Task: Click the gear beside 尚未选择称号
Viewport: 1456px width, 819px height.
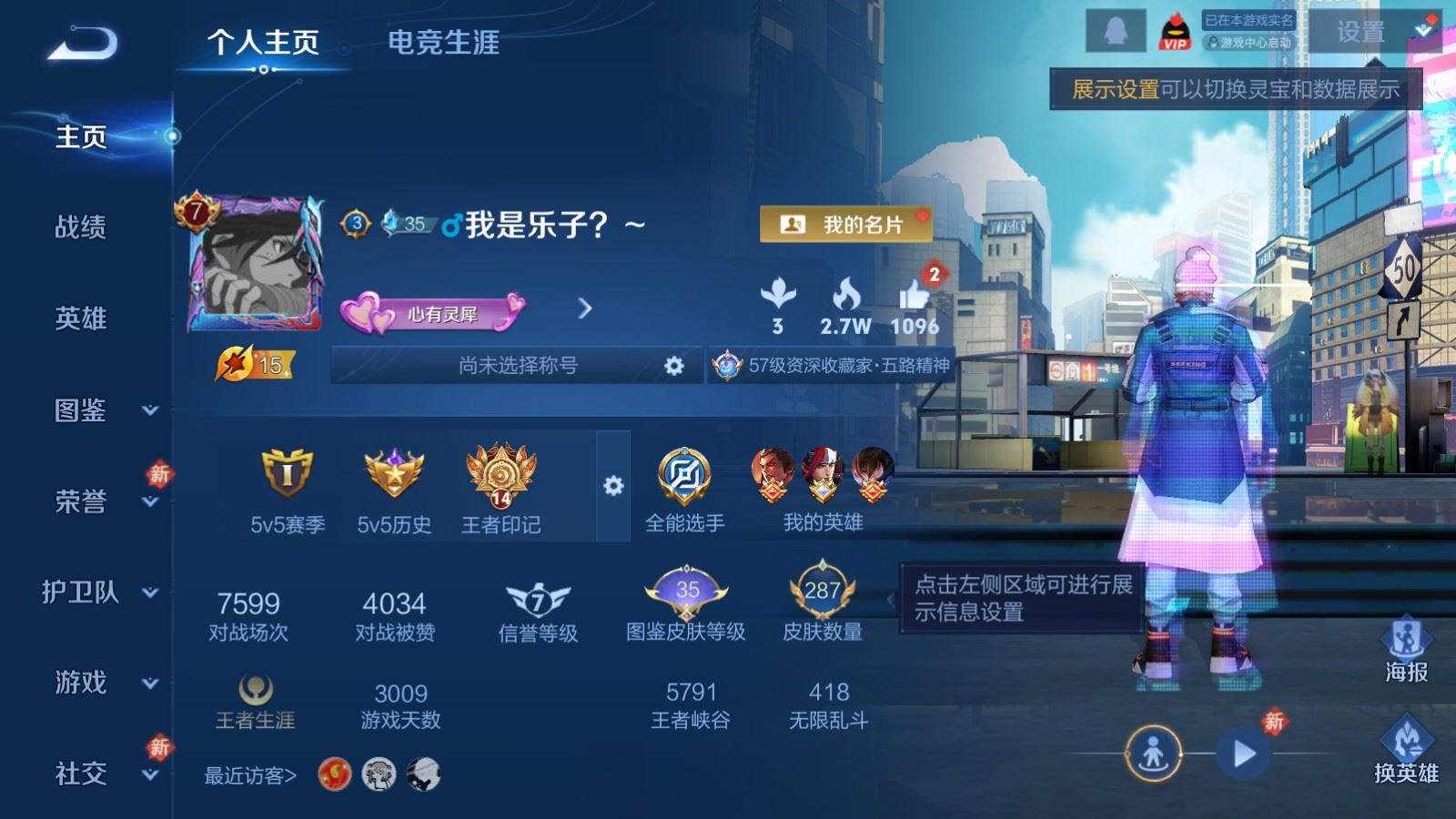Action: click(673, 364)
